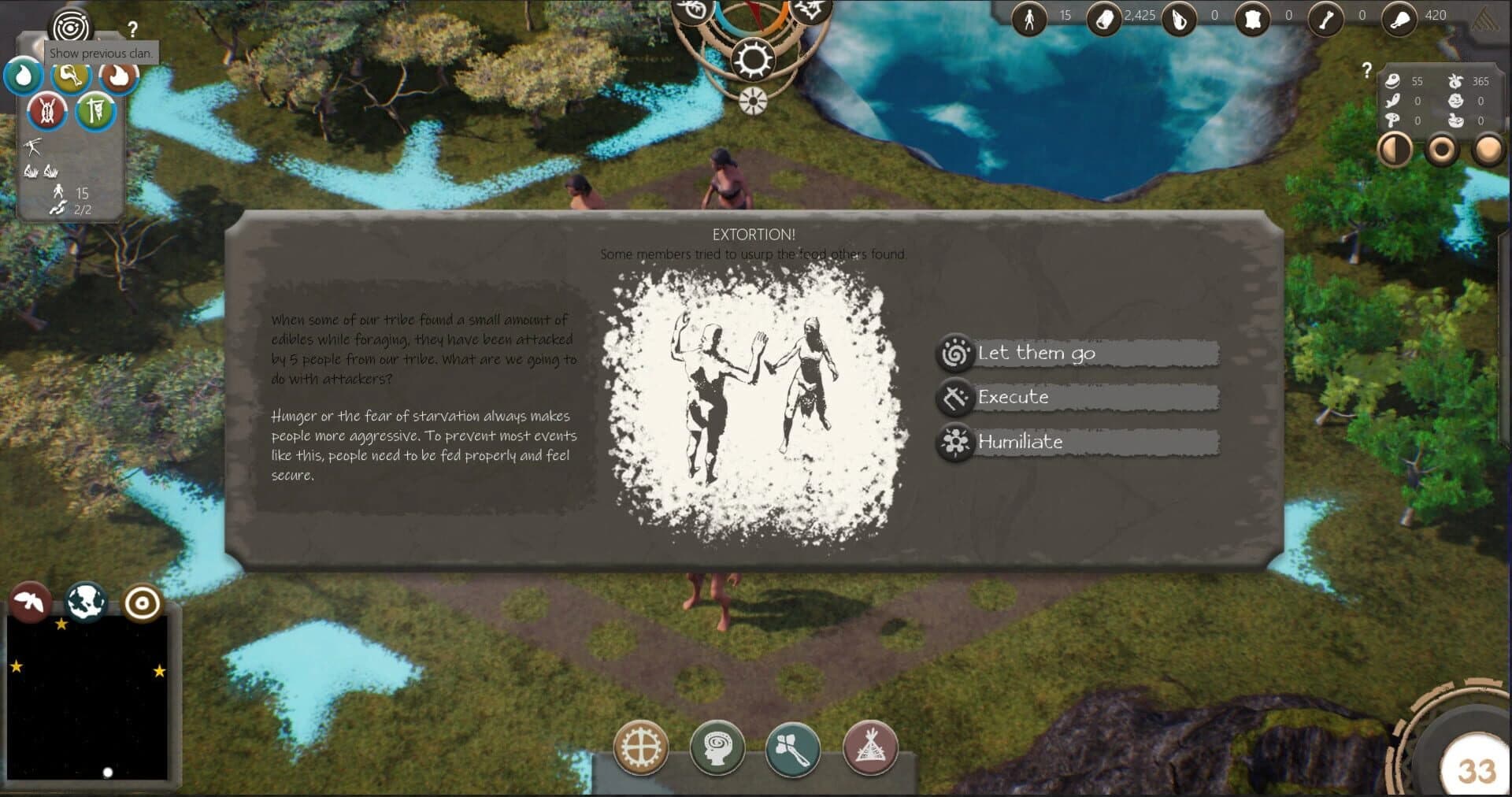Viewport: 1512px width, 797px height.
Task: Open the teal water droplet clan icon
Action: [25, 76]
